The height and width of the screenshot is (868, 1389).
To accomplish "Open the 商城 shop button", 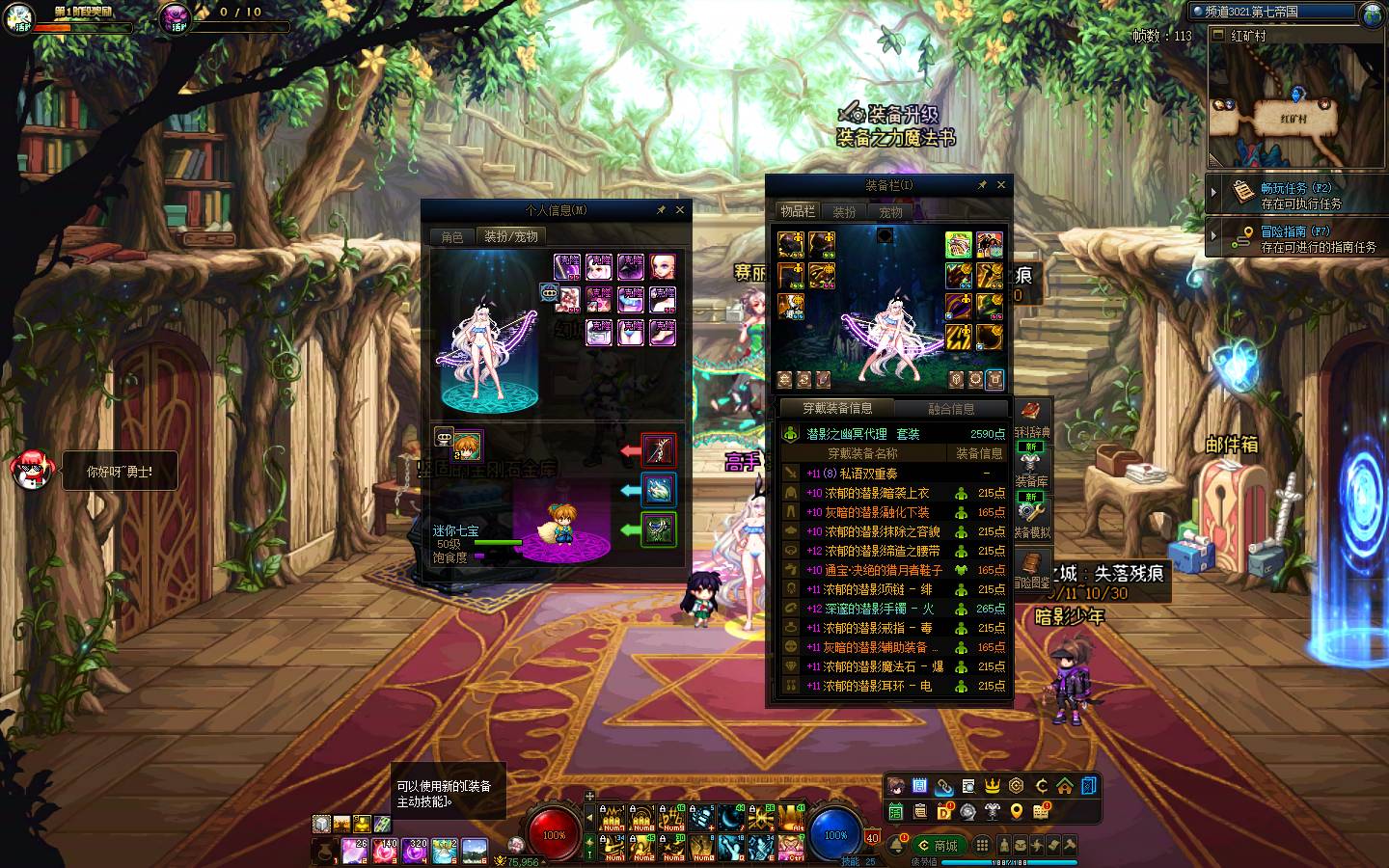I will [938, 846].
